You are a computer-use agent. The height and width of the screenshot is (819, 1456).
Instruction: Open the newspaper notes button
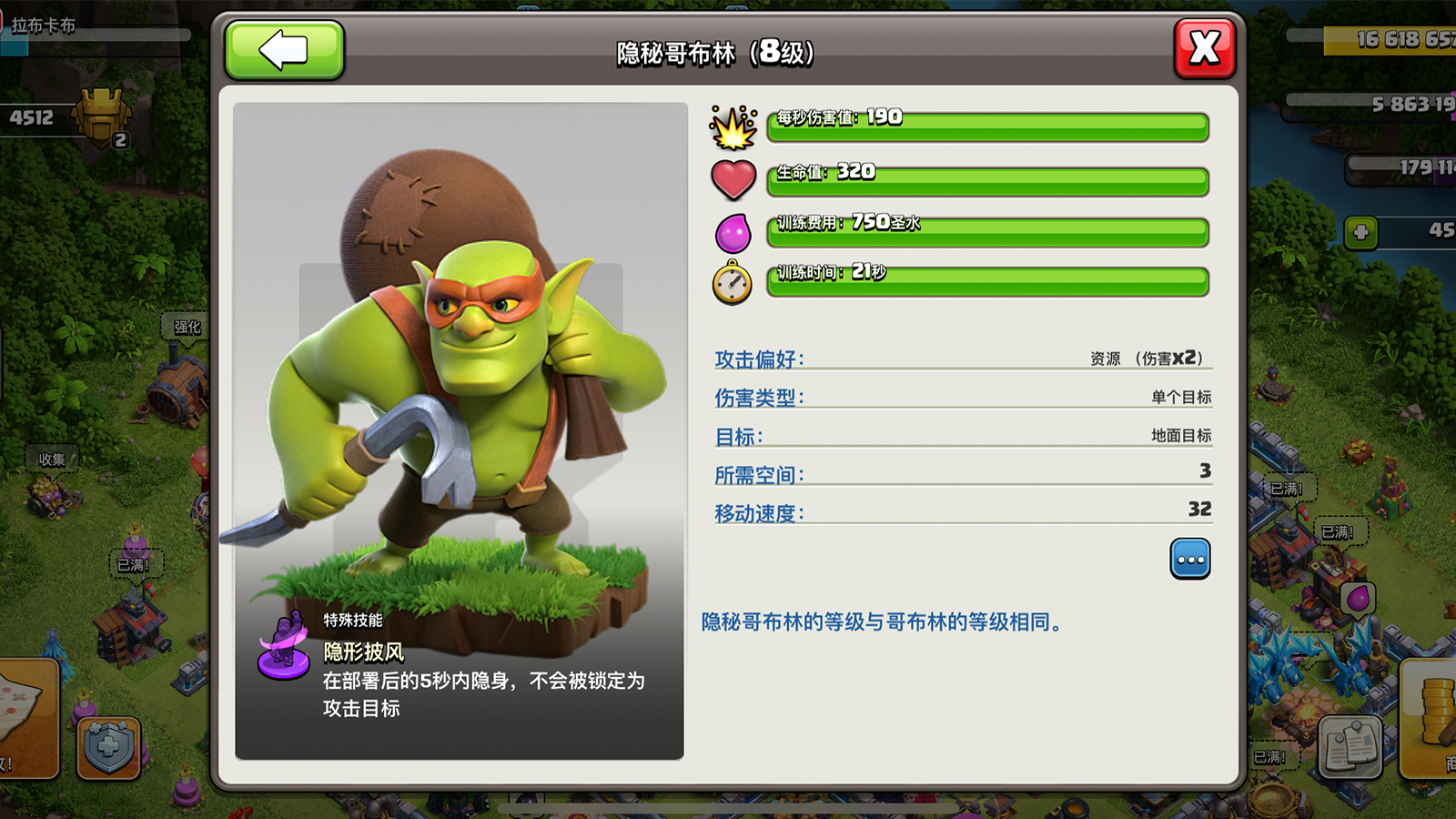coord(1350,747)
